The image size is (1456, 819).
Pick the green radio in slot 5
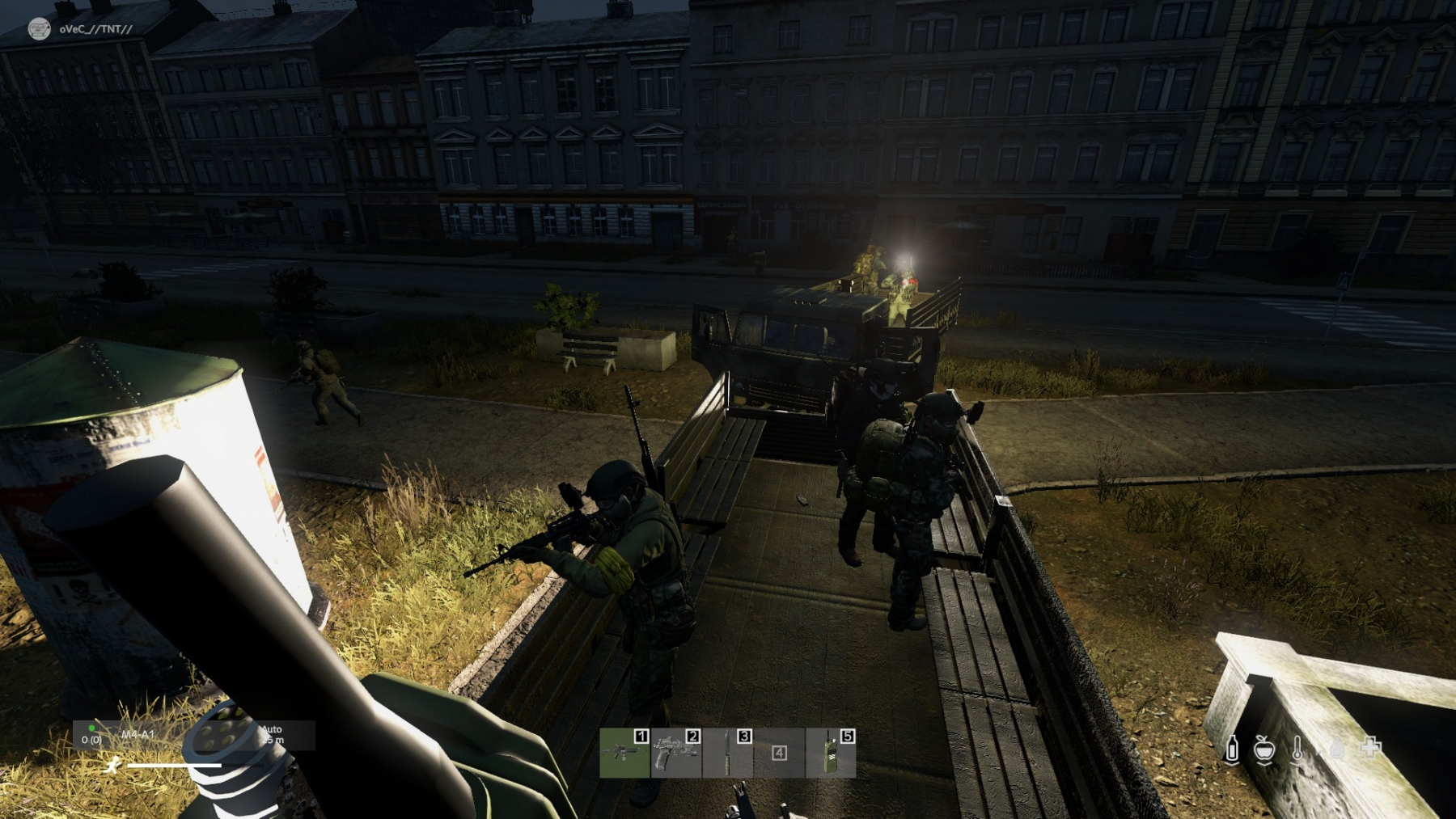coord(831,753)
